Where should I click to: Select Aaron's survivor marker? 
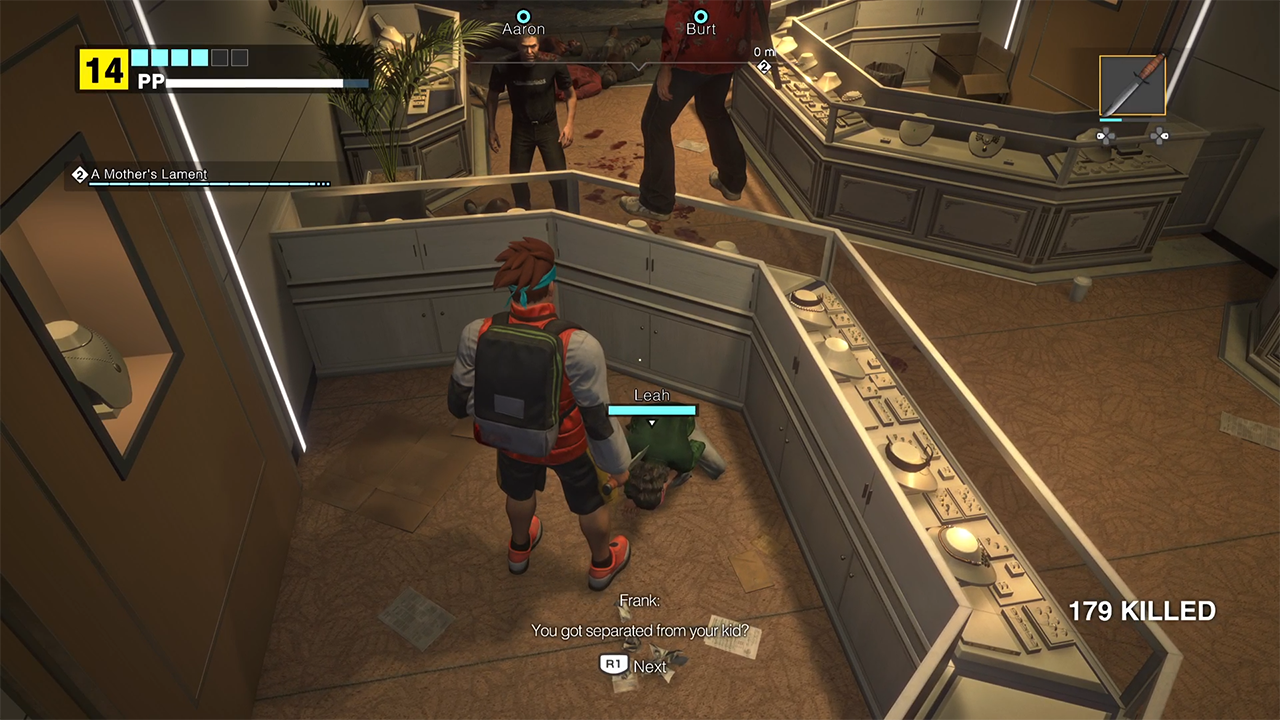[523, 17]
